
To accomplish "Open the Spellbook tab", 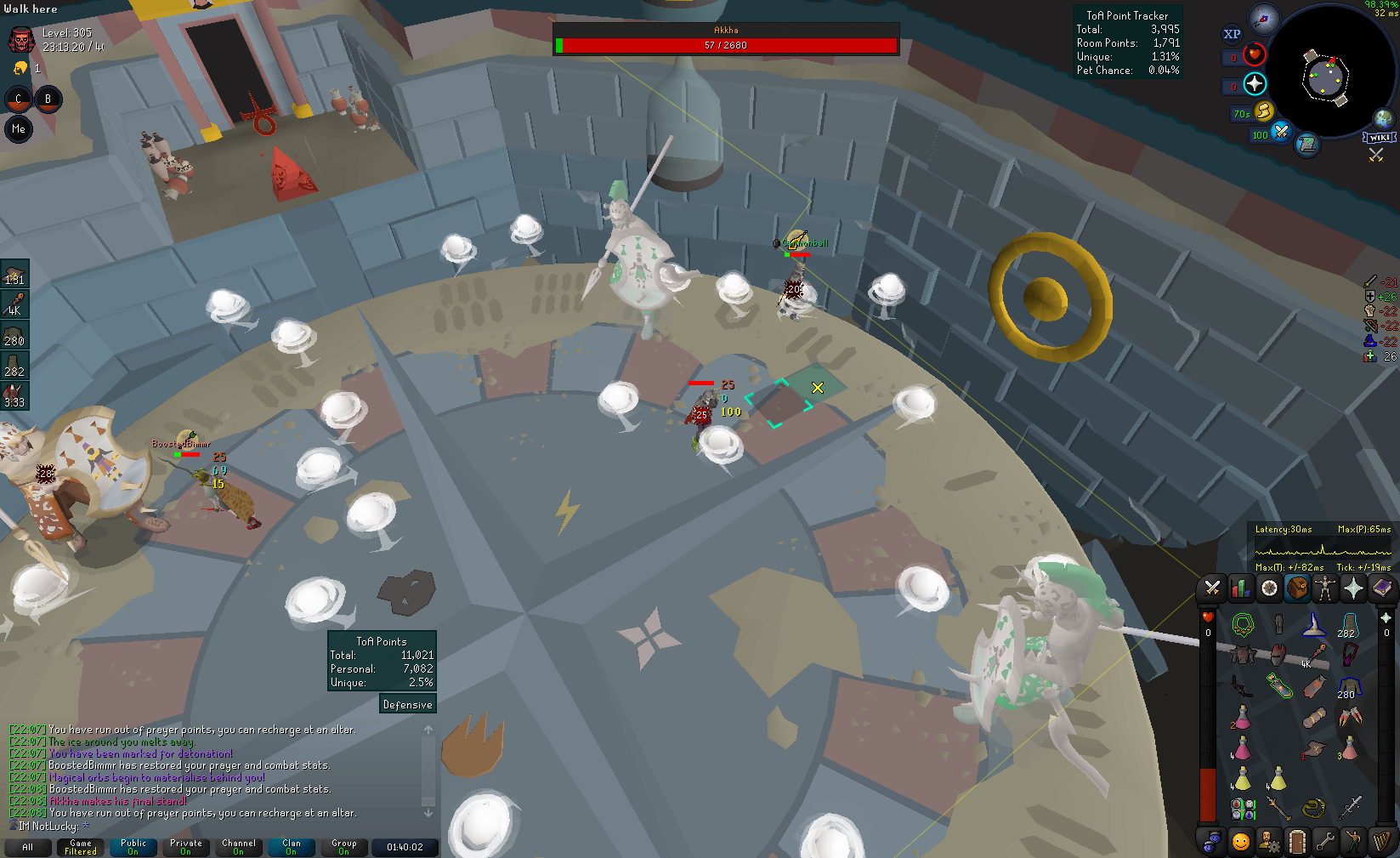I will point(1382,588).
